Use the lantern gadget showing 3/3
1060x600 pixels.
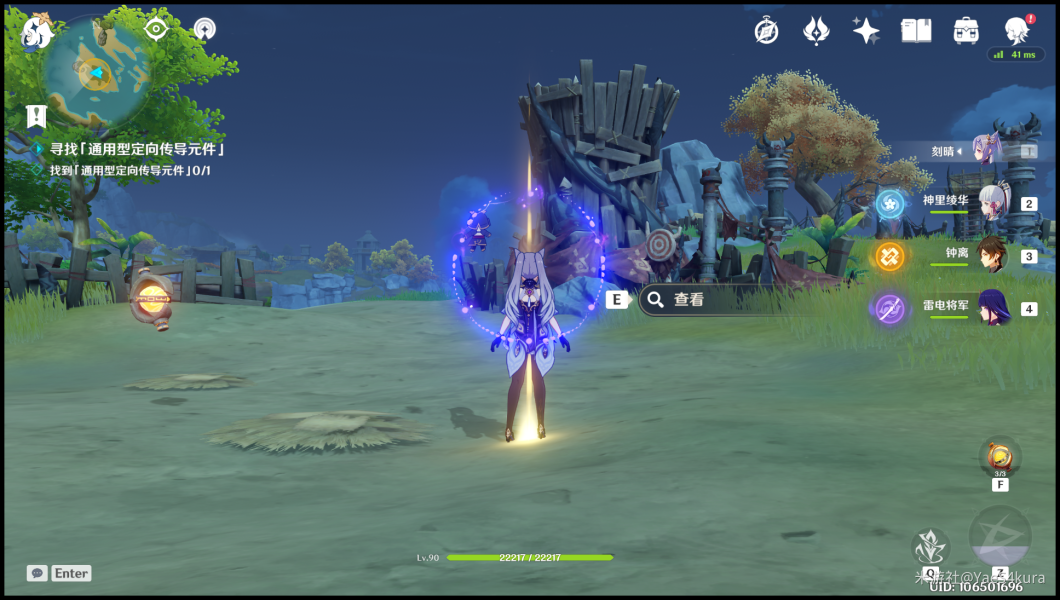[x=999, y=457]
